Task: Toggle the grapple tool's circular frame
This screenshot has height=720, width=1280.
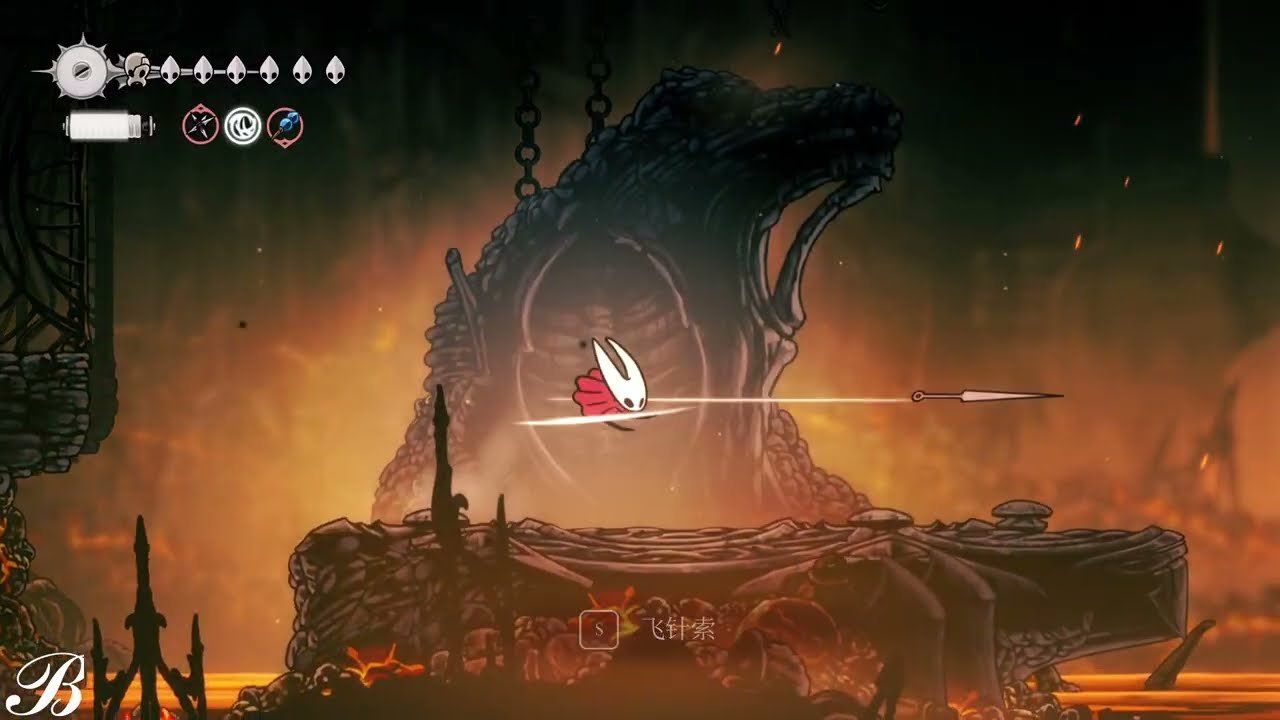Action: (284, 125)
